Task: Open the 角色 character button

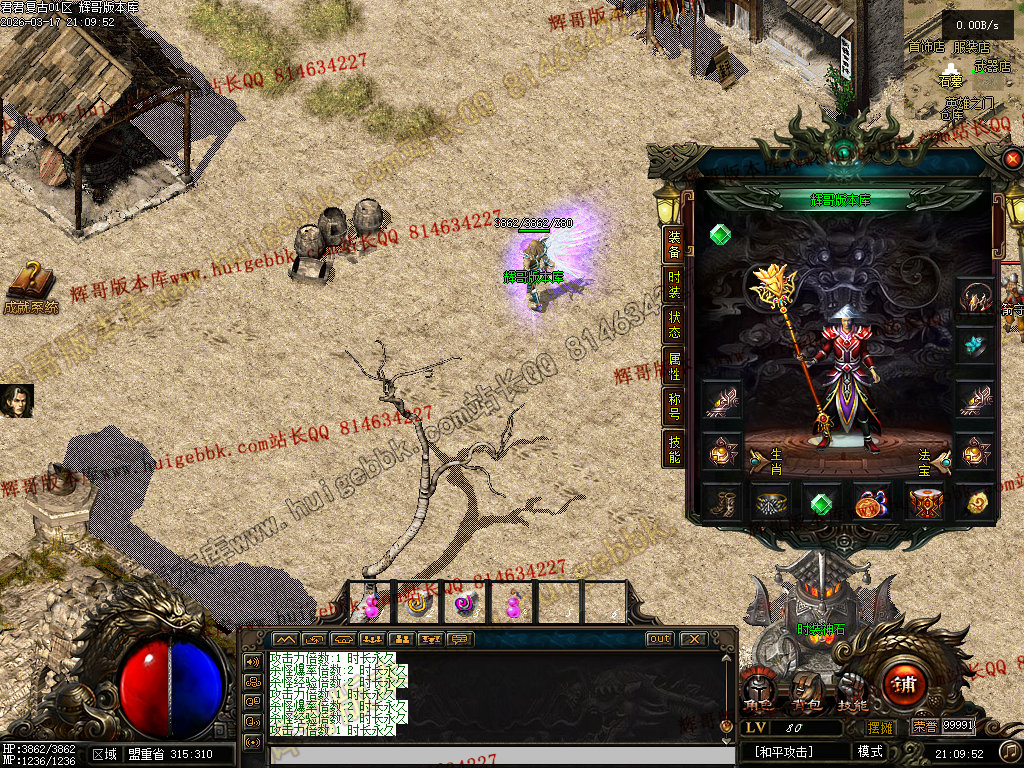Action: pyautogui.click(x=758, y=689)
